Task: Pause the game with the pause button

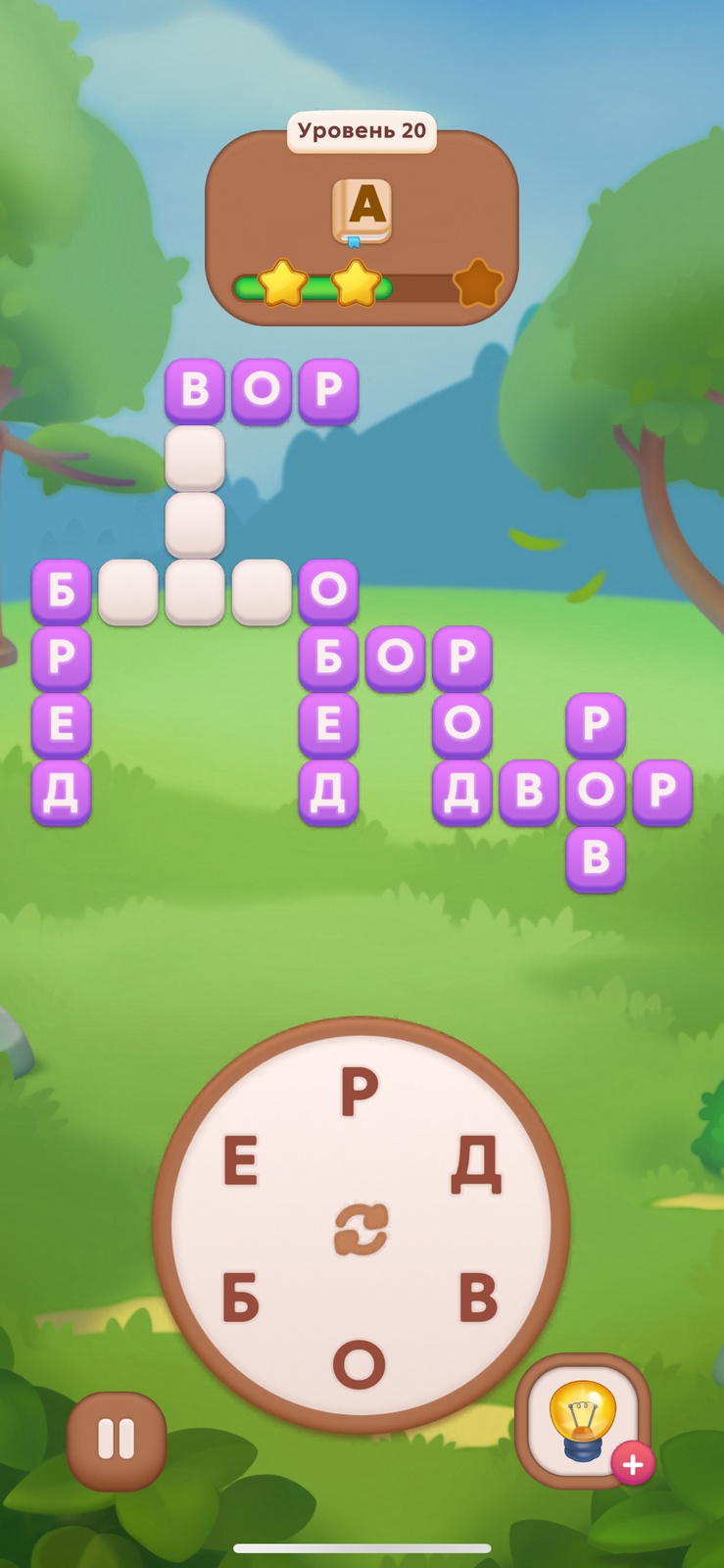Action: (x=116, y=1441)
